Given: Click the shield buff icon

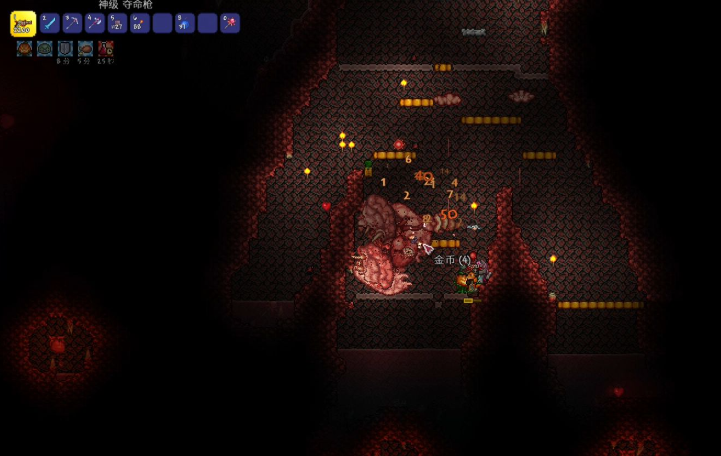Looking at the screenshot, I should pos(65,49).
